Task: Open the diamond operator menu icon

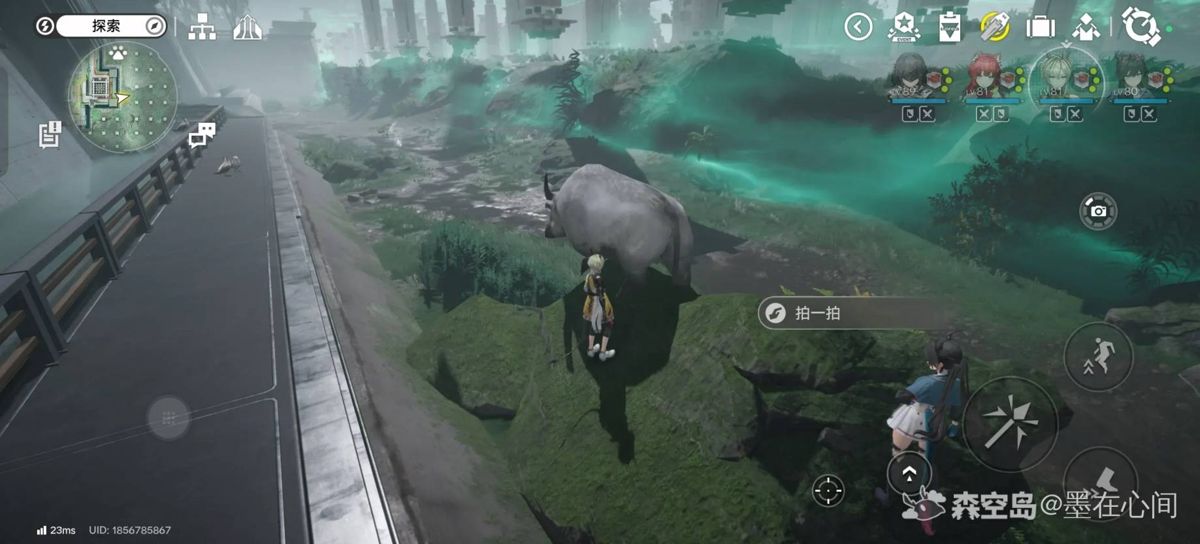Action: click(x=1086, y=26)
